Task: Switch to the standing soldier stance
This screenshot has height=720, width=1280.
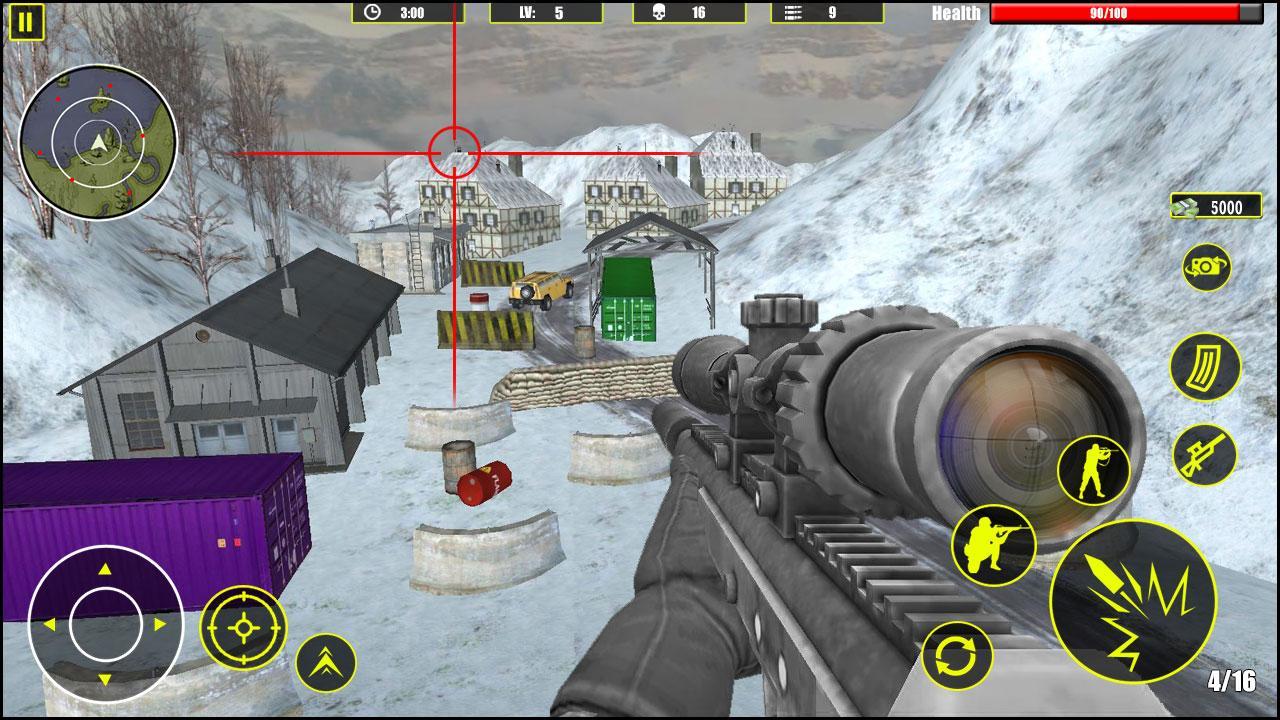Action: pyautogui.click(x=1093, y=470)
